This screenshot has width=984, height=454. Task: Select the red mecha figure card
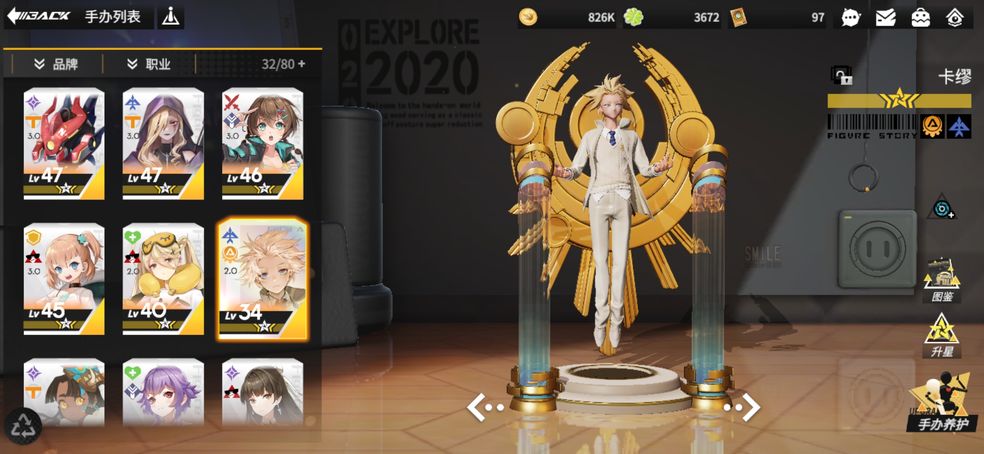coord(64,144)
